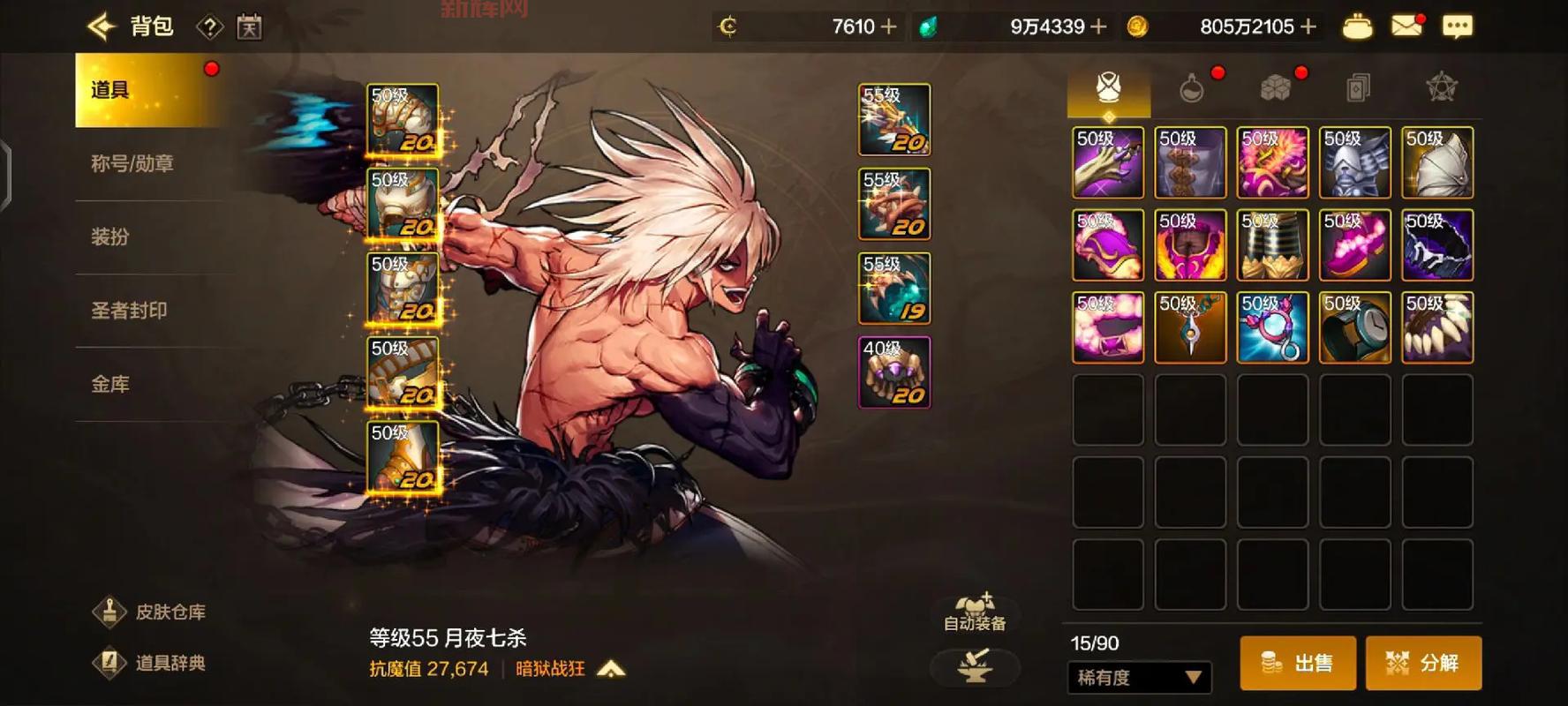Open the cards tab icon
This screenshot has width=1568, height=706.
coord(1355,88)
